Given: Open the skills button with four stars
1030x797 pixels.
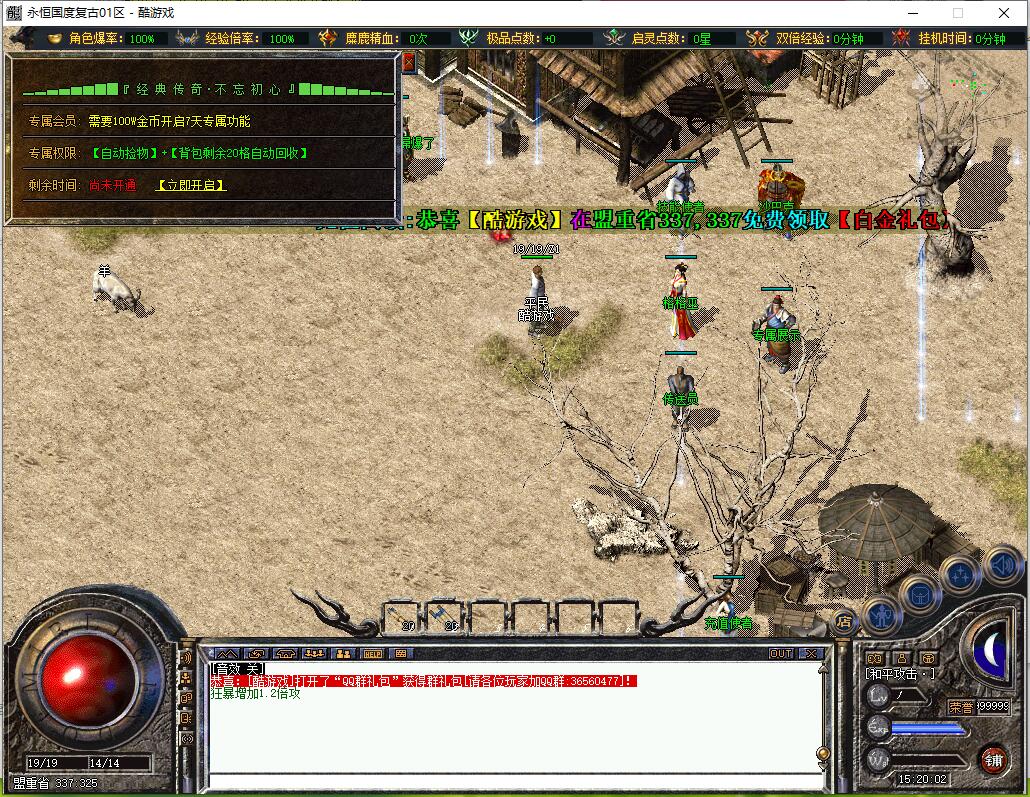Looking at the screenshot, I should pos(960,574).
